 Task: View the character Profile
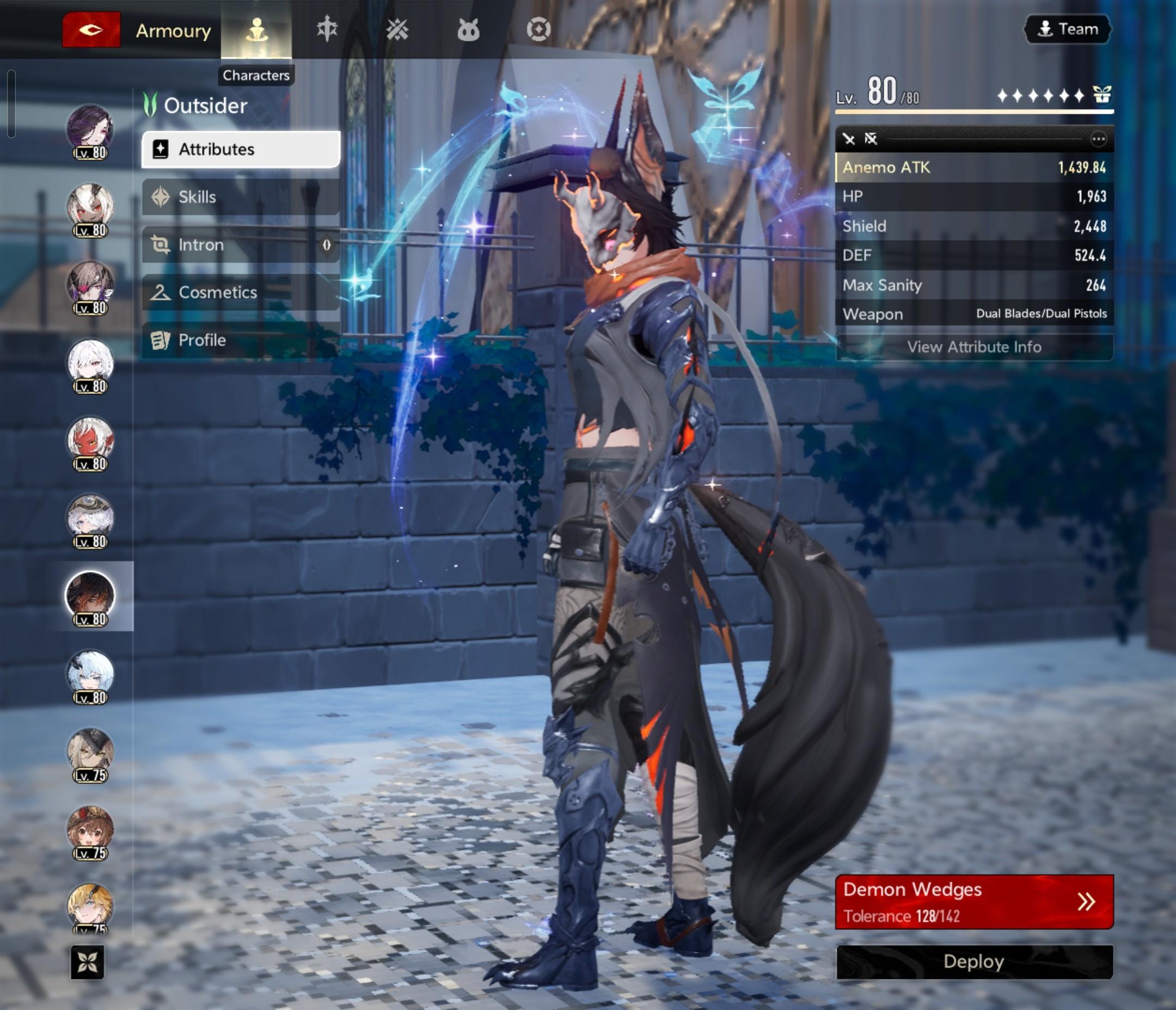(x=241, y=340)
